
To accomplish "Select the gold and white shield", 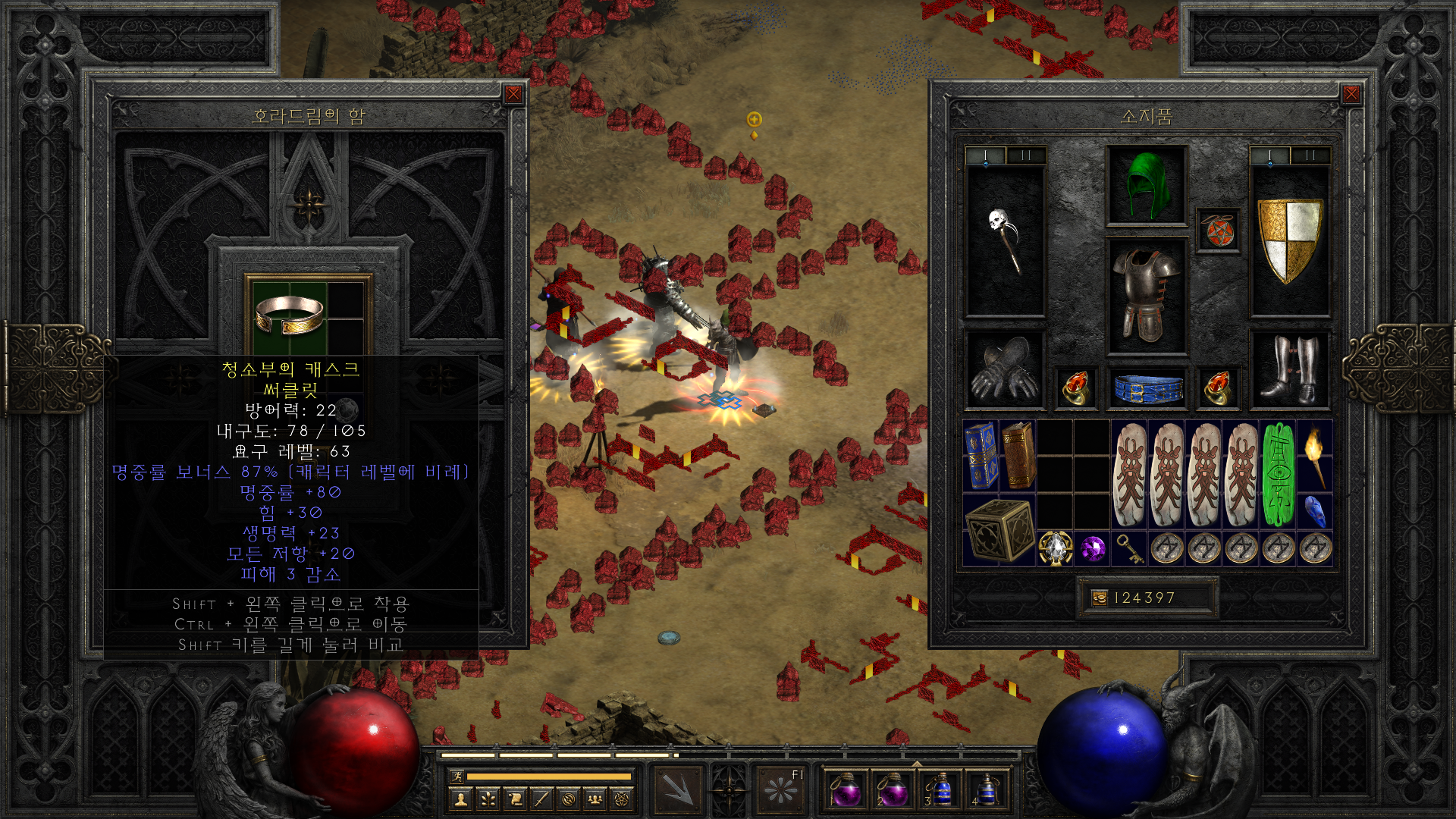I will (1289, 240).
